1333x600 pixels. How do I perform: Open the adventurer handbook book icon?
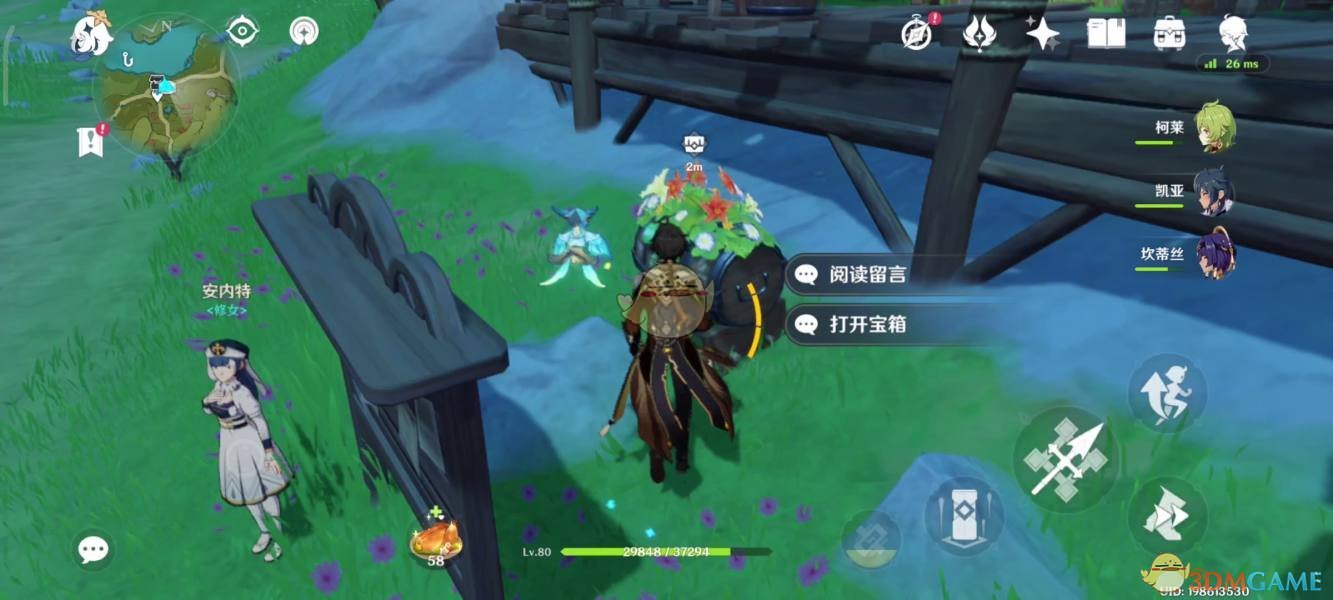coord(1105,34)
